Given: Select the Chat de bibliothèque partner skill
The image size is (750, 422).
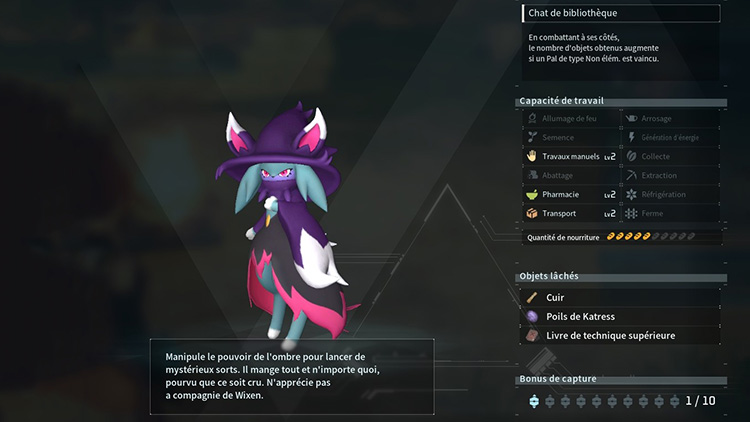Looking at the screenshot, I should [620, 13].
